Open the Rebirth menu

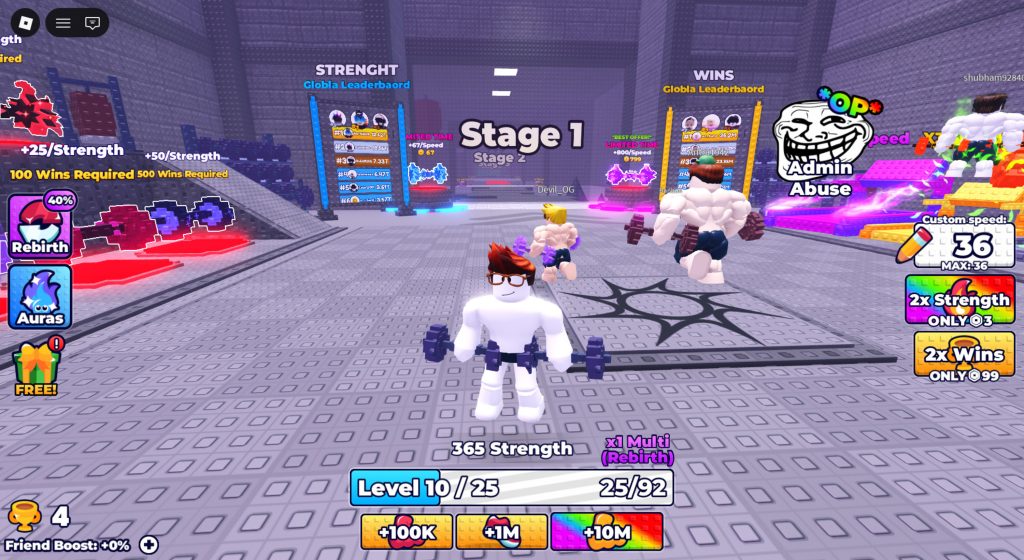tap(40, 226)
